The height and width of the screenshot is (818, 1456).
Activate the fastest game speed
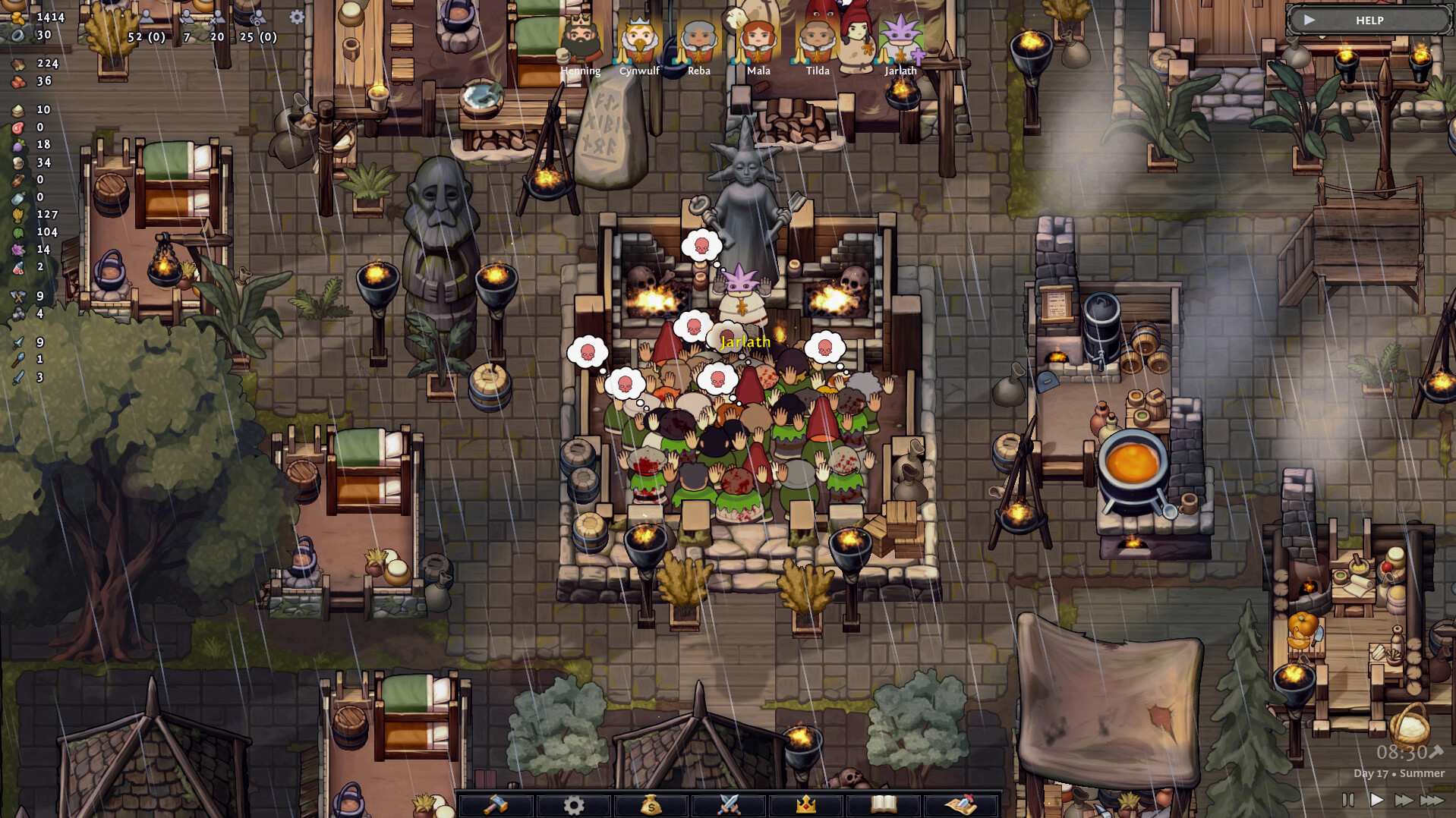pyautogui.click(x=1433, y=798)
